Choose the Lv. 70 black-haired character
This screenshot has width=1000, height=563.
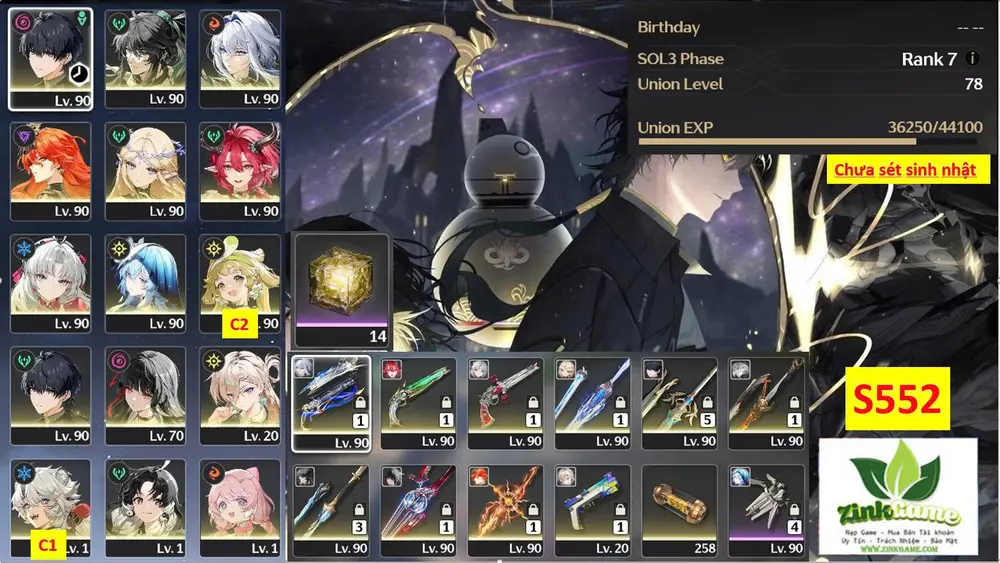pos(145,394)
